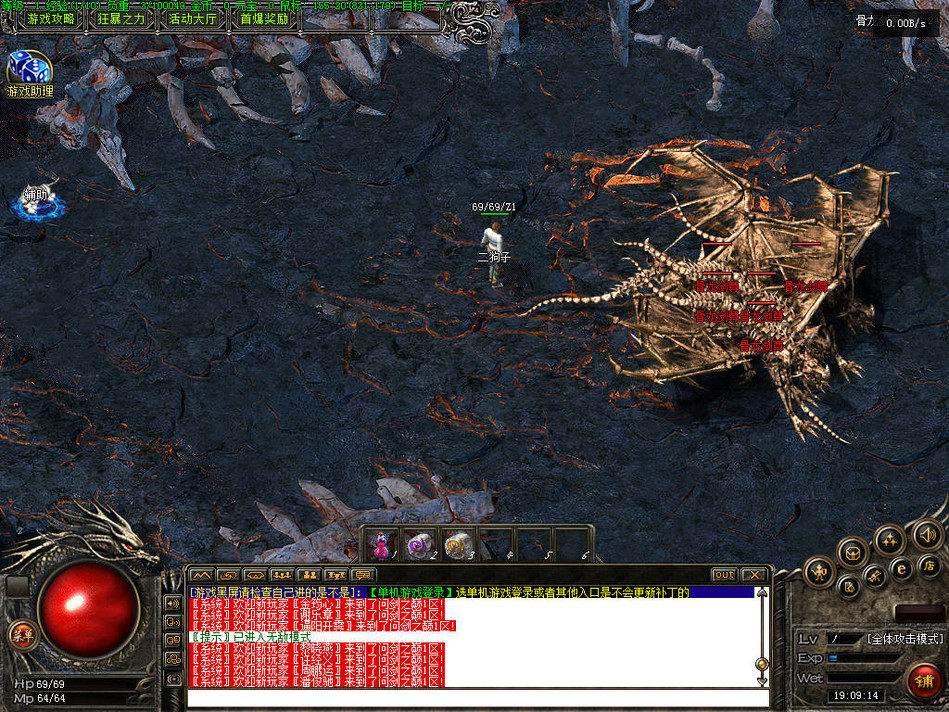Click the chat panel's 'out' button
This screenshot has height=712, width=949.
tap(724, 575)
